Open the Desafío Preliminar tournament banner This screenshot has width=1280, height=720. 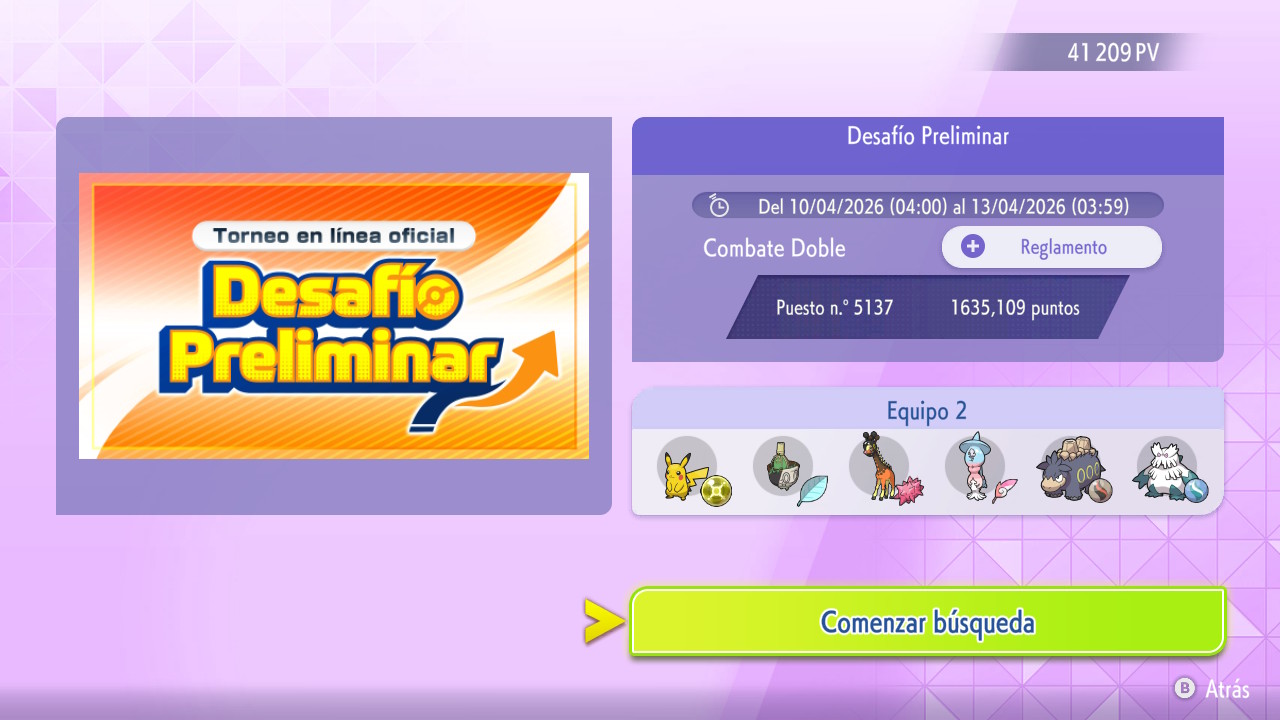pyautogui.click(x=334, y=316)
